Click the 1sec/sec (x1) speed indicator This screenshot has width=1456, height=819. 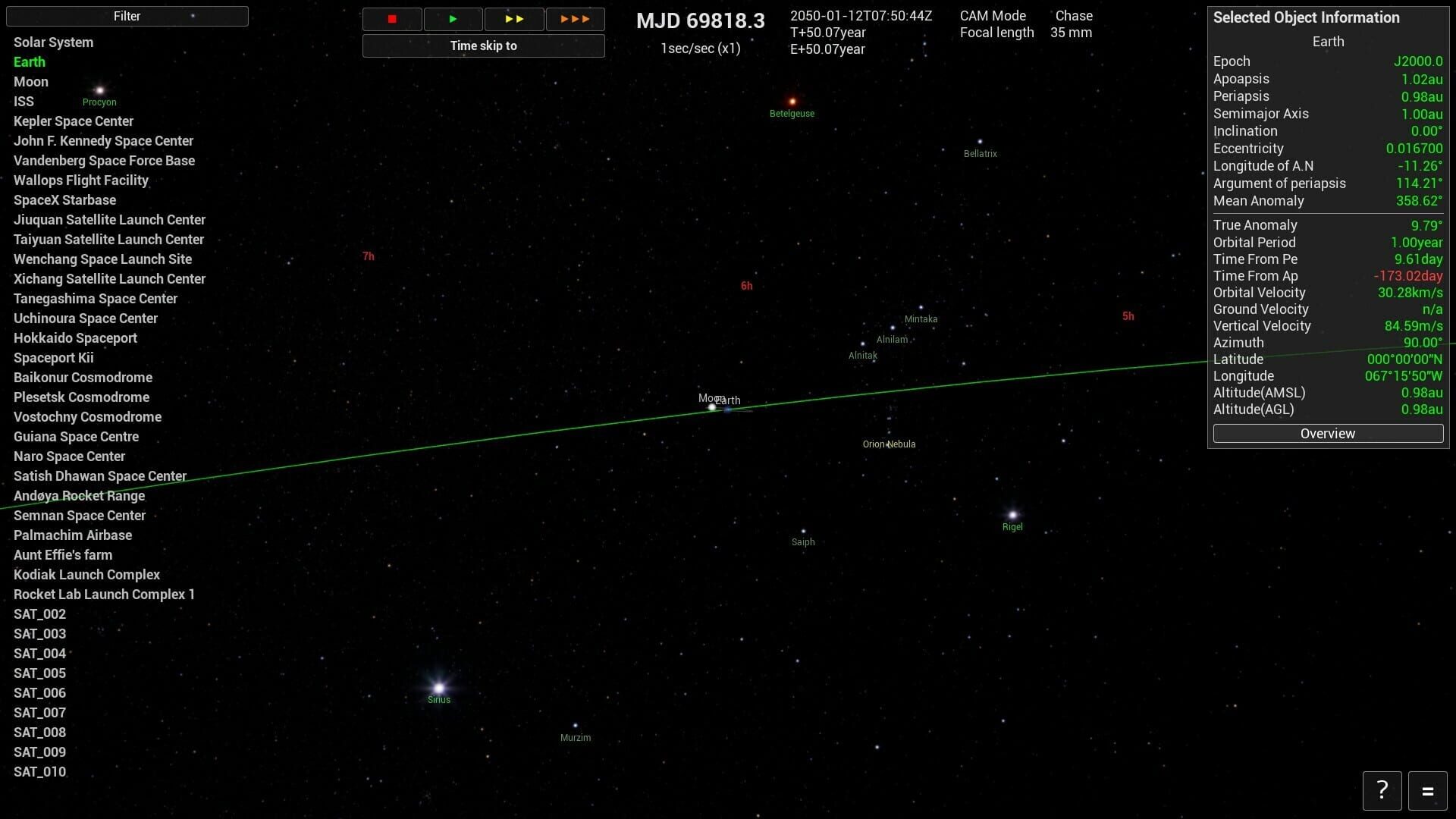pyautogui.click(x=699, y=49)
